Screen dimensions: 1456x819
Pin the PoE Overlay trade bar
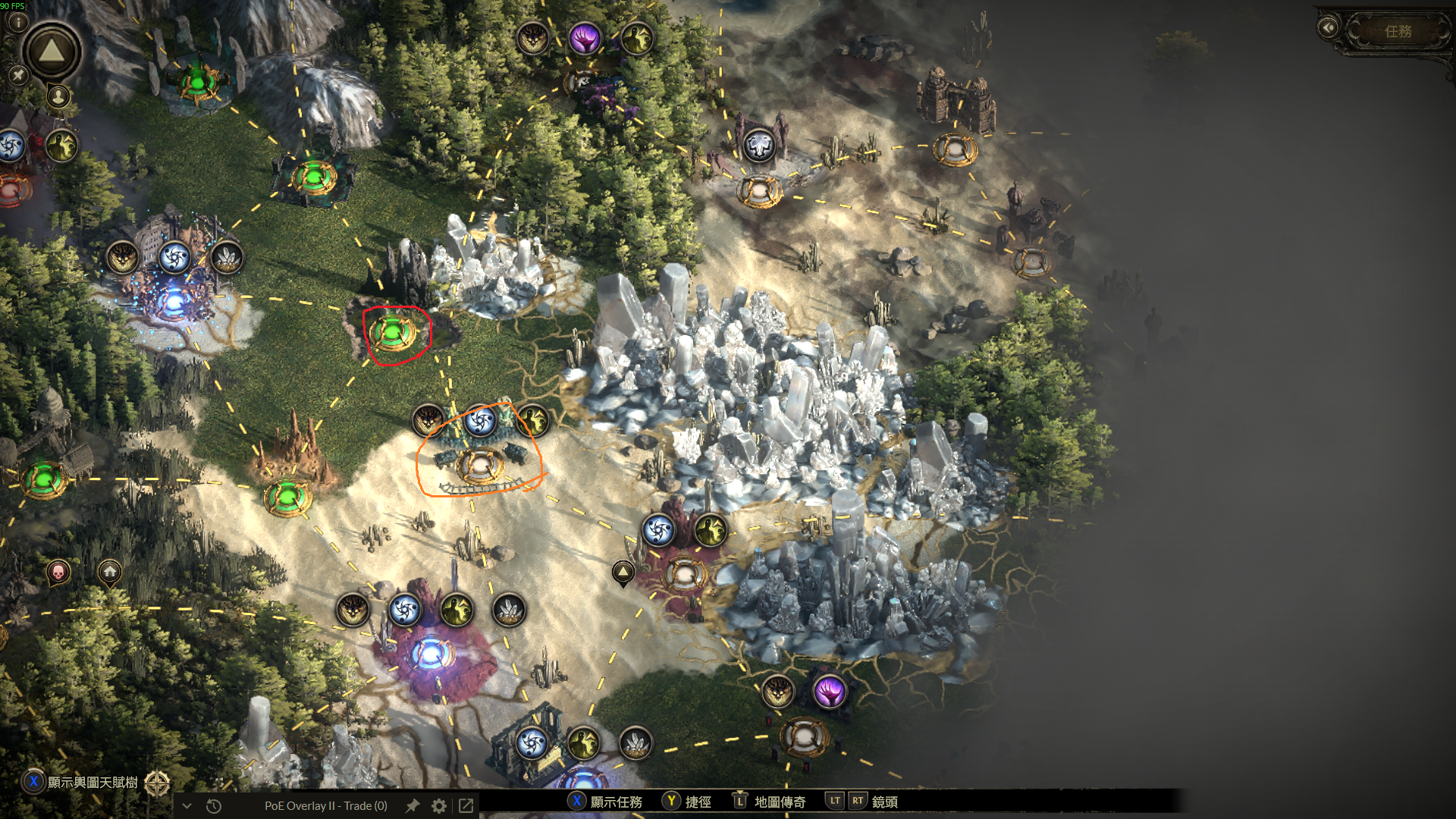413,805
